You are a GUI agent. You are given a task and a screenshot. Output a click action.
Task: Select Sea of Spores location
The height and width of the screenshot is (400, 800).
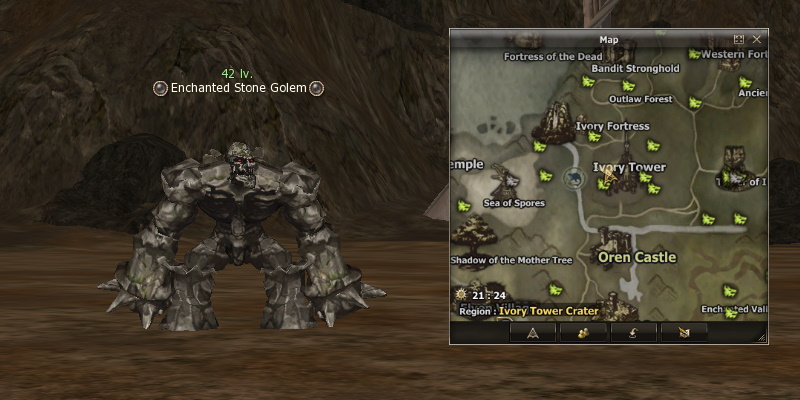pos(513,202)
